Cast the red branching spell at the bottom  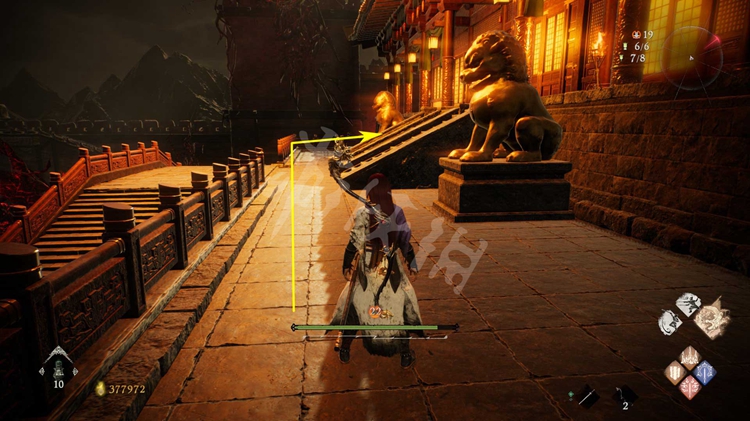pos(689,387)
